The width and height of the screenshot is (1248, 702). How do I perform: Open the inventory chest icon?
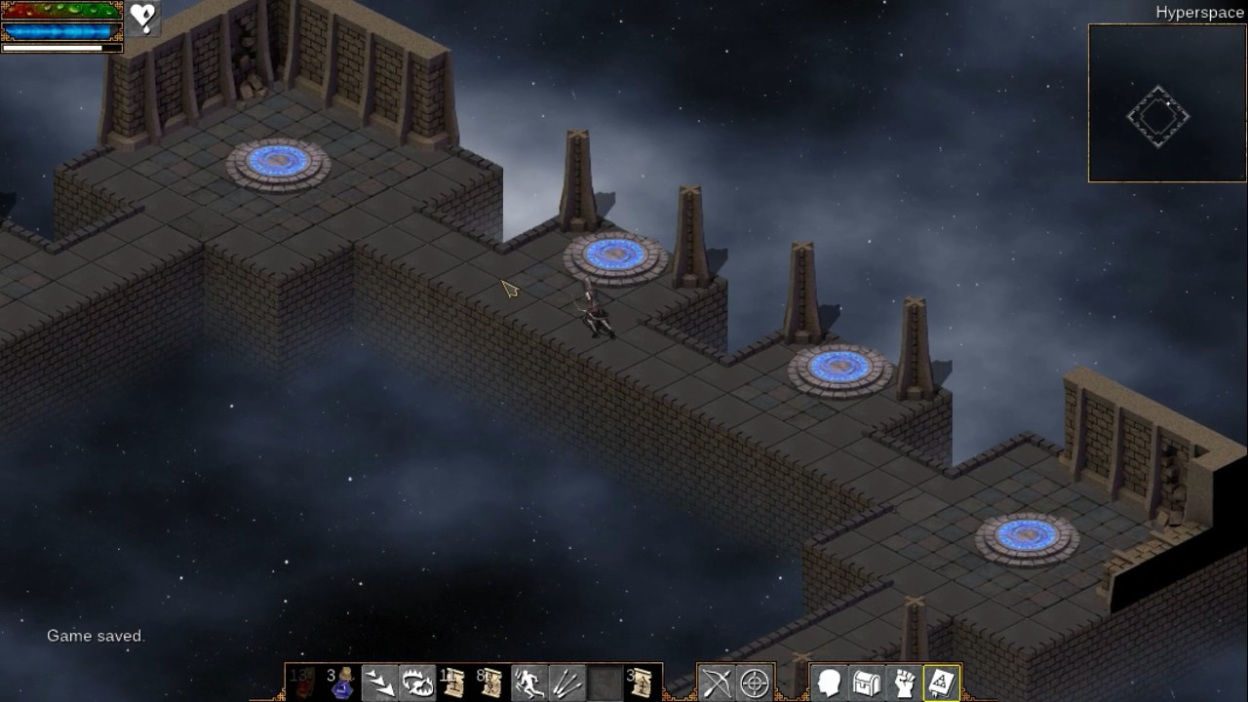point(866,683)
